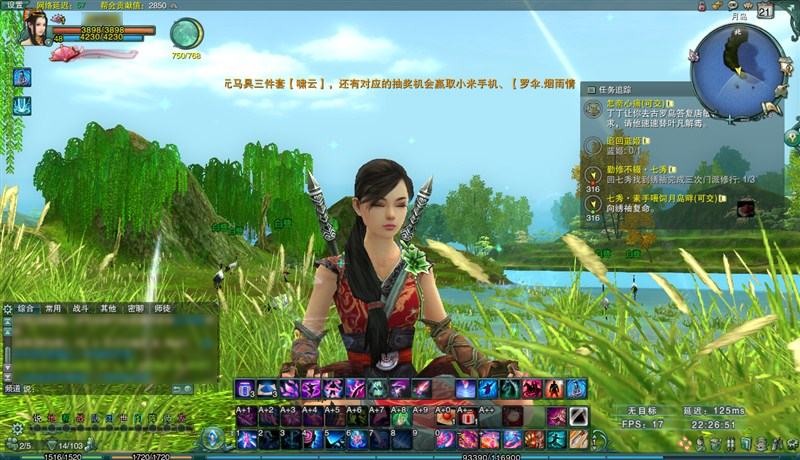800x460 pixels.
Task: Click the padlock icon in the top bar
Action: point(703,6)
